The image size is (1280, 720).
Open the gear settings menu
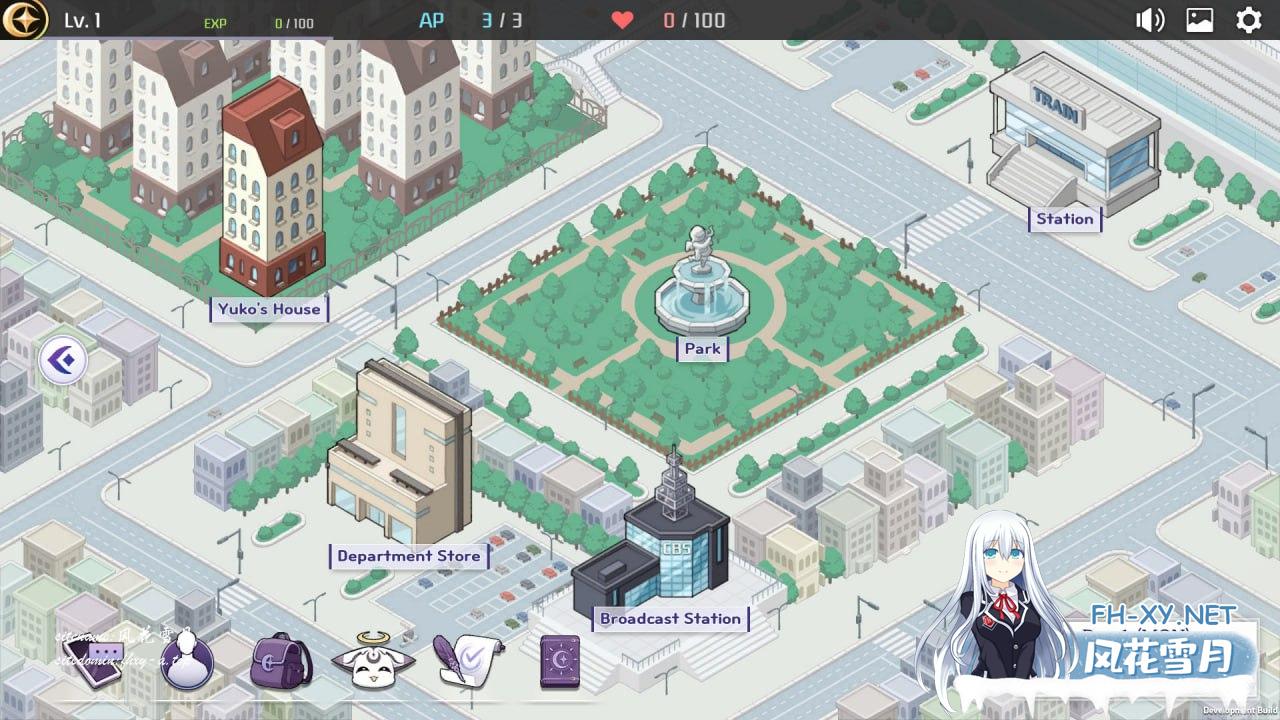point(1249,20)
